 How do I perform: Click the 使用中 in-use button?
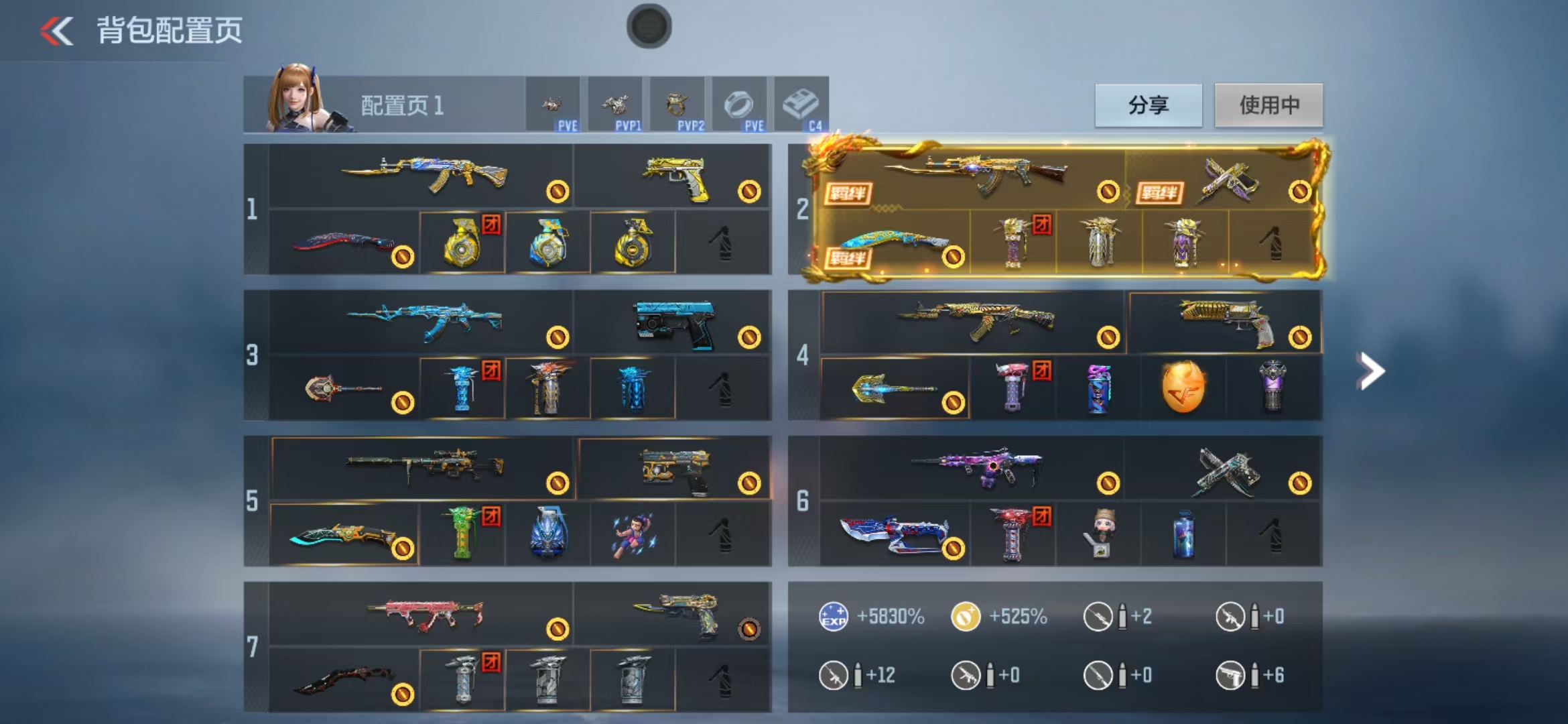point(1268,105)
